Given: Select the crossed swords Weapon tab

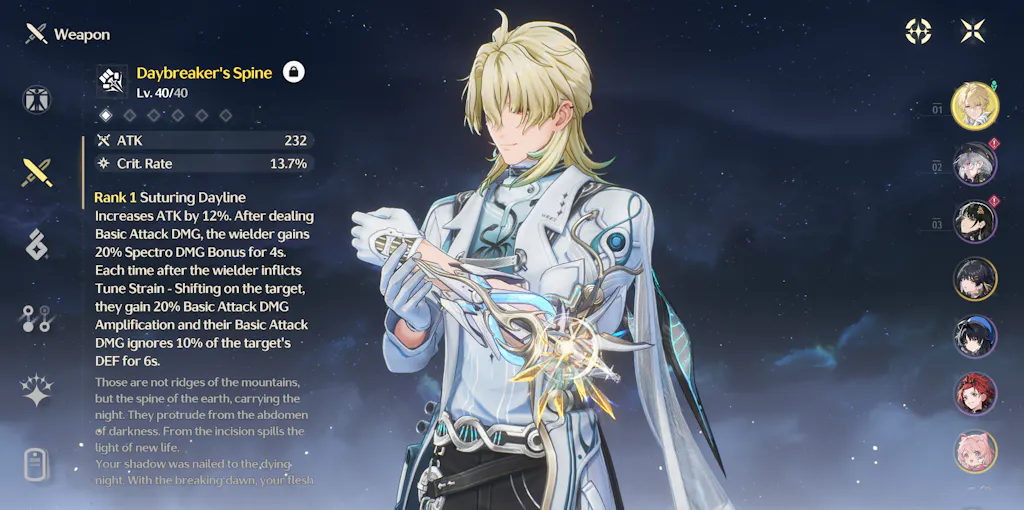Looking at the screenshot, I should click(37, 172).
